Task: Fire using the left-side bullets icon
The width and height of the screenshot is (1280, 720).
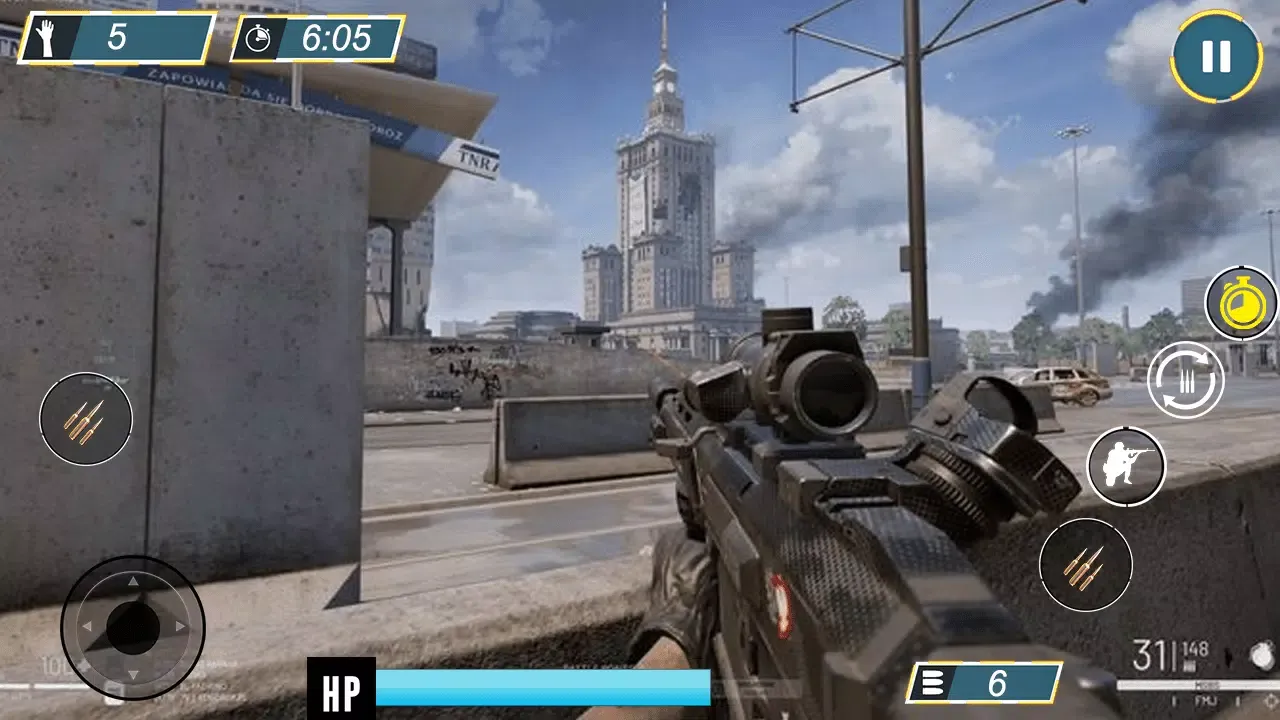Action: 86,420
